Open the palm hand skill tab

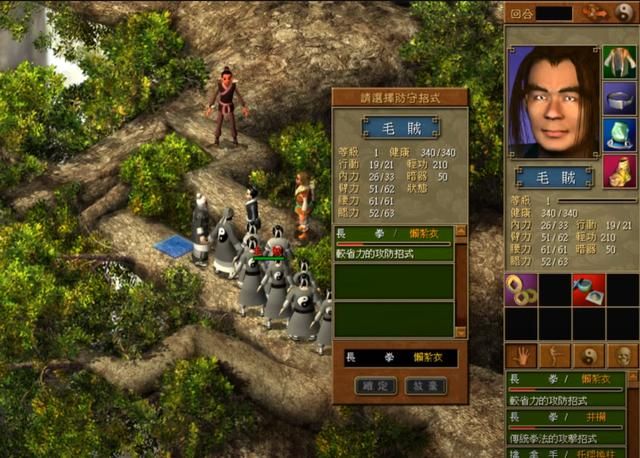(521, 355)
